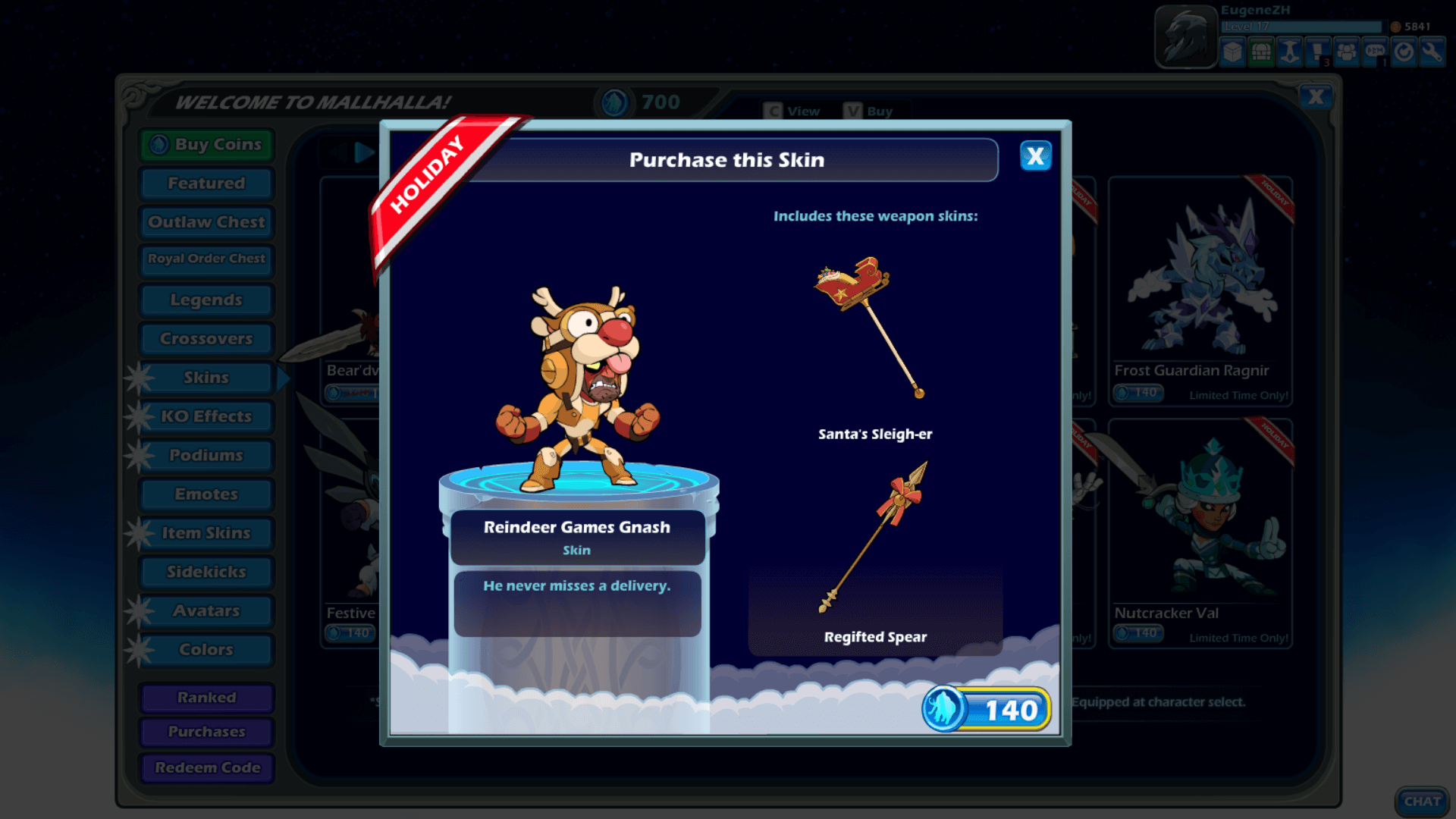Switch to the Sidekicks category
Viewport: 1456px width, 819px height.
206,572
